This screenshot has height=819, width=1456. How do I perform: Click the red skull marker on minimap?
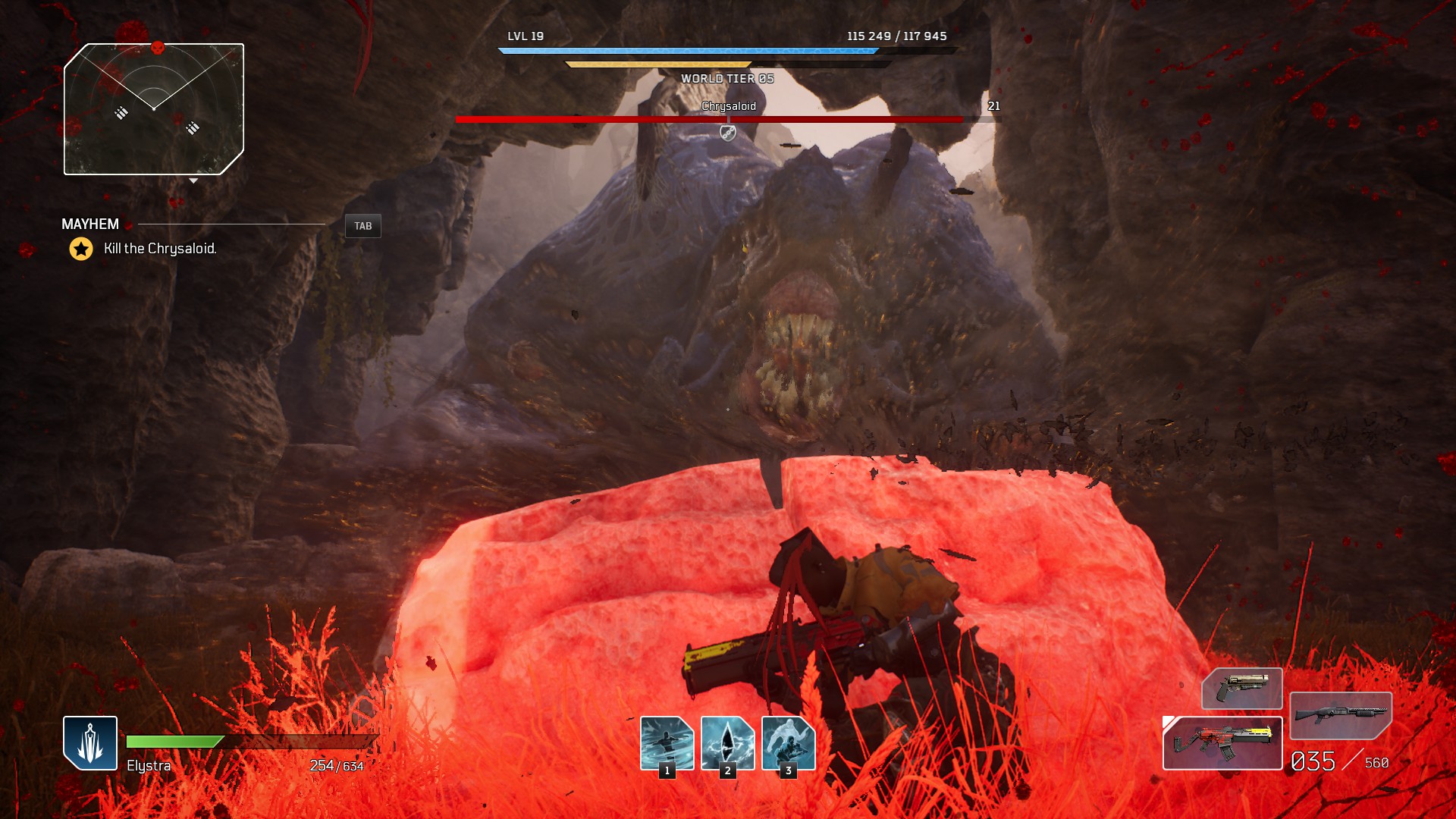158,48
